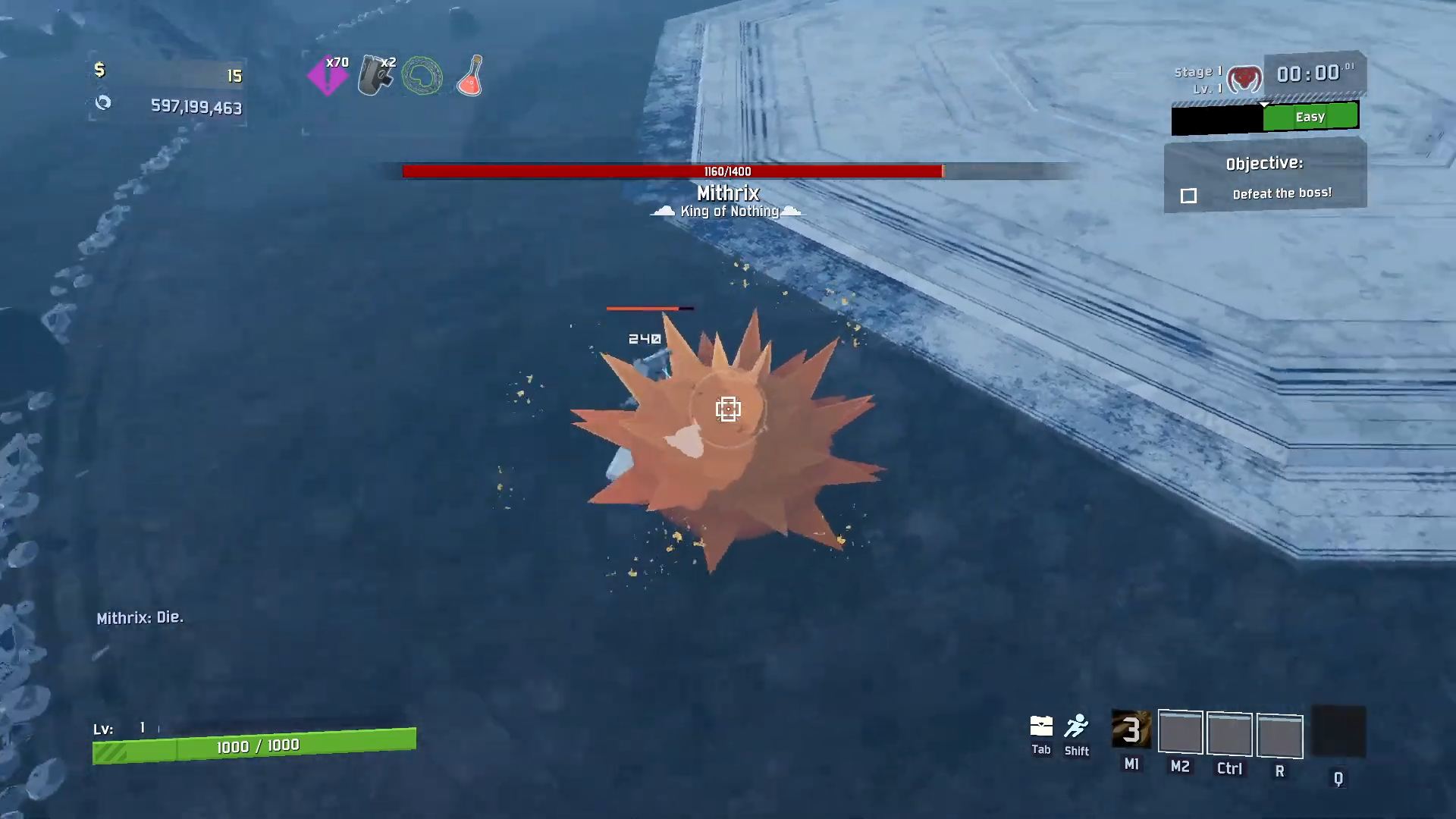1456x819 pixels.
Task: Choose the red potion flask item
Action: (x=471, y=76)
